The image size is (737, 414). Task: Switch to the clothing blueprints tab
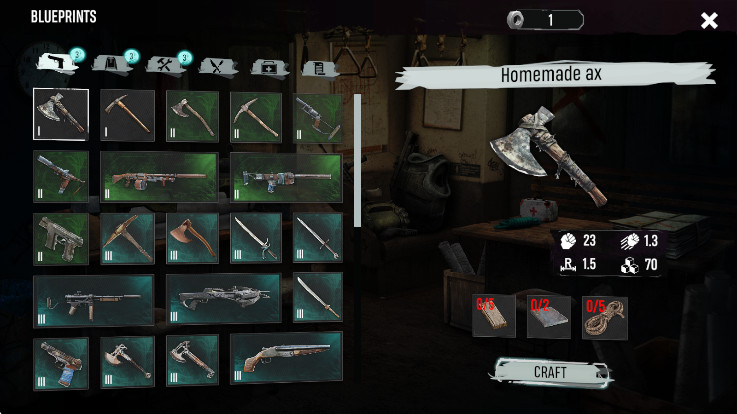pyautogui.click(x=112, y=65)
